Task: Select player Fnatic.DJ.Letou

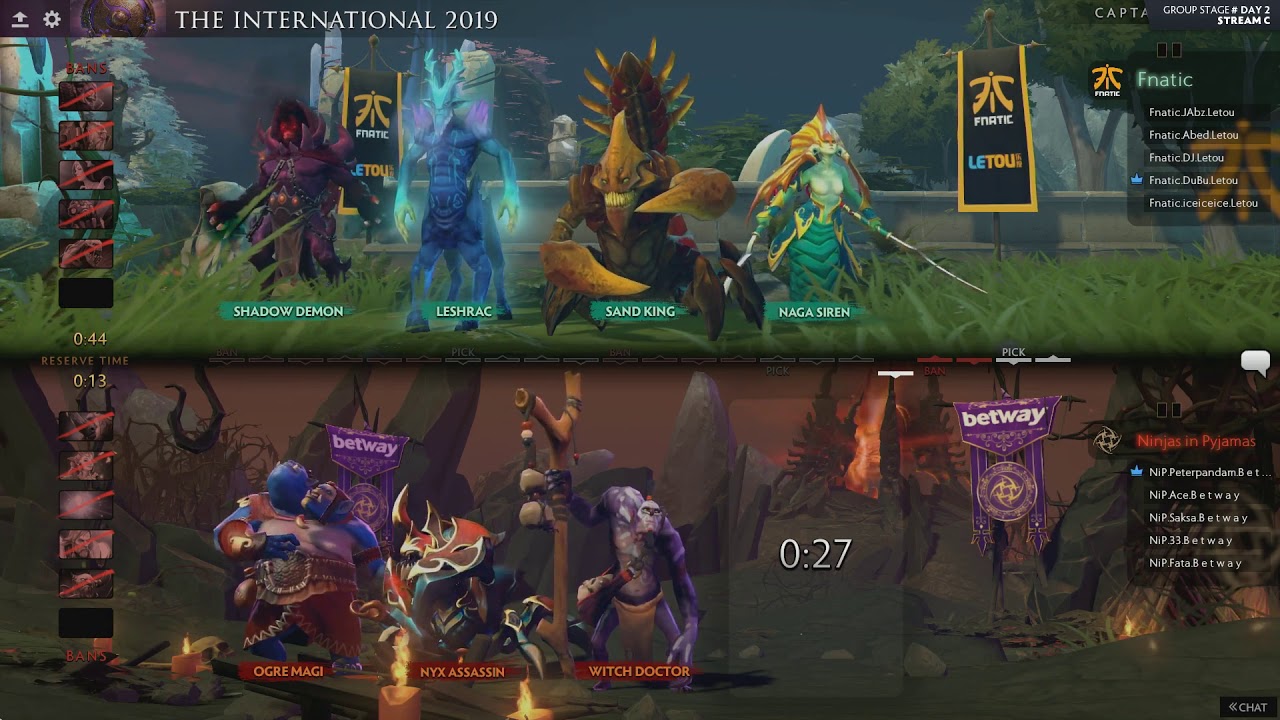Action: 1186,158
